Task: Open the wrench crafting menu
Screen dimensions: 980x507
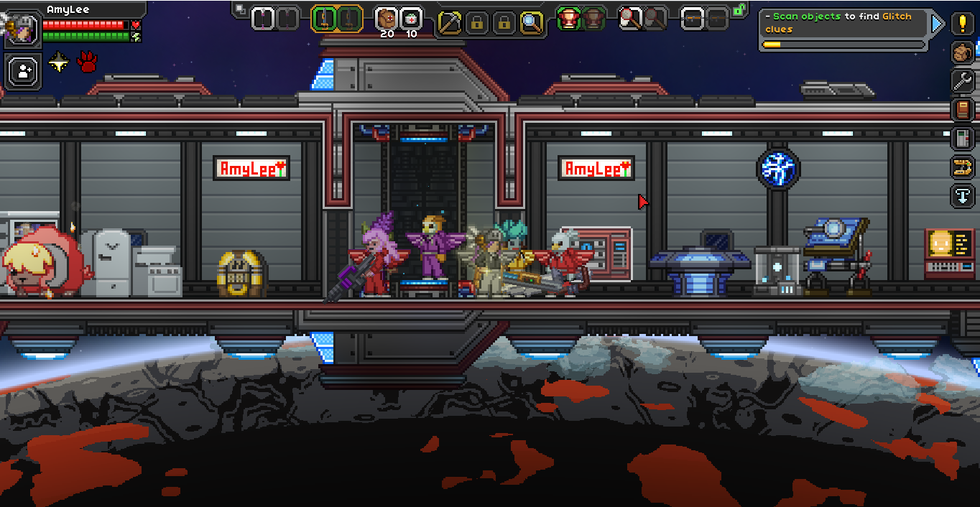Action: (x=962, y=81)
